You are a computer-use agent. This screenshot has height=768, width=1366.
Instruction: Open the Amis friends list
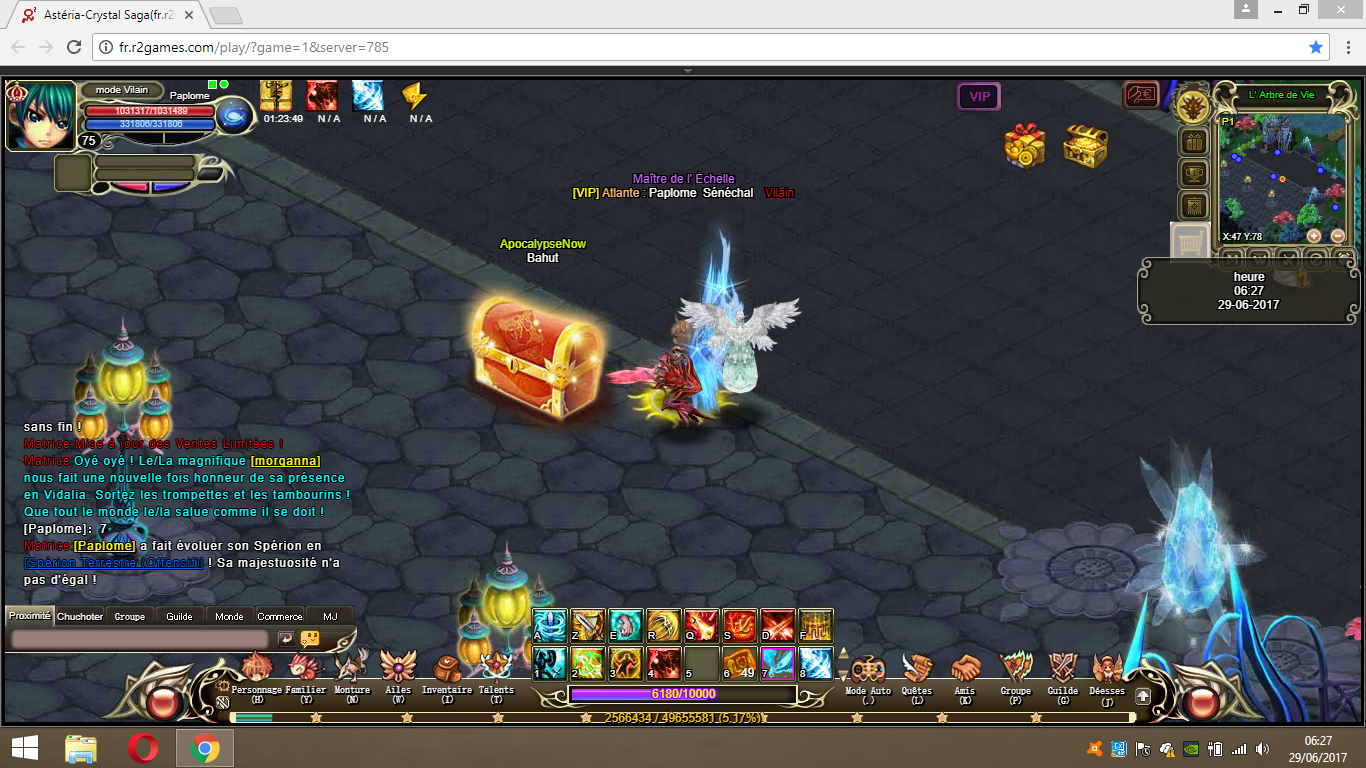point(965,669)
